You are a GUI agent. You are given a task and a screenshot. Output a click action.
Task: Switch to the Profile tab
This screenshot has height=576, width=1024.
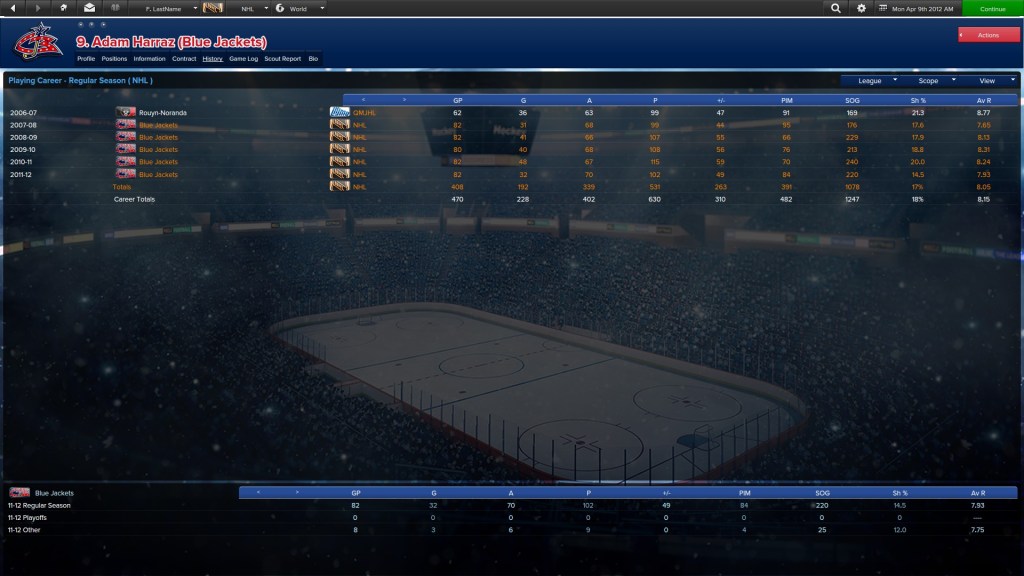point(86,59)
